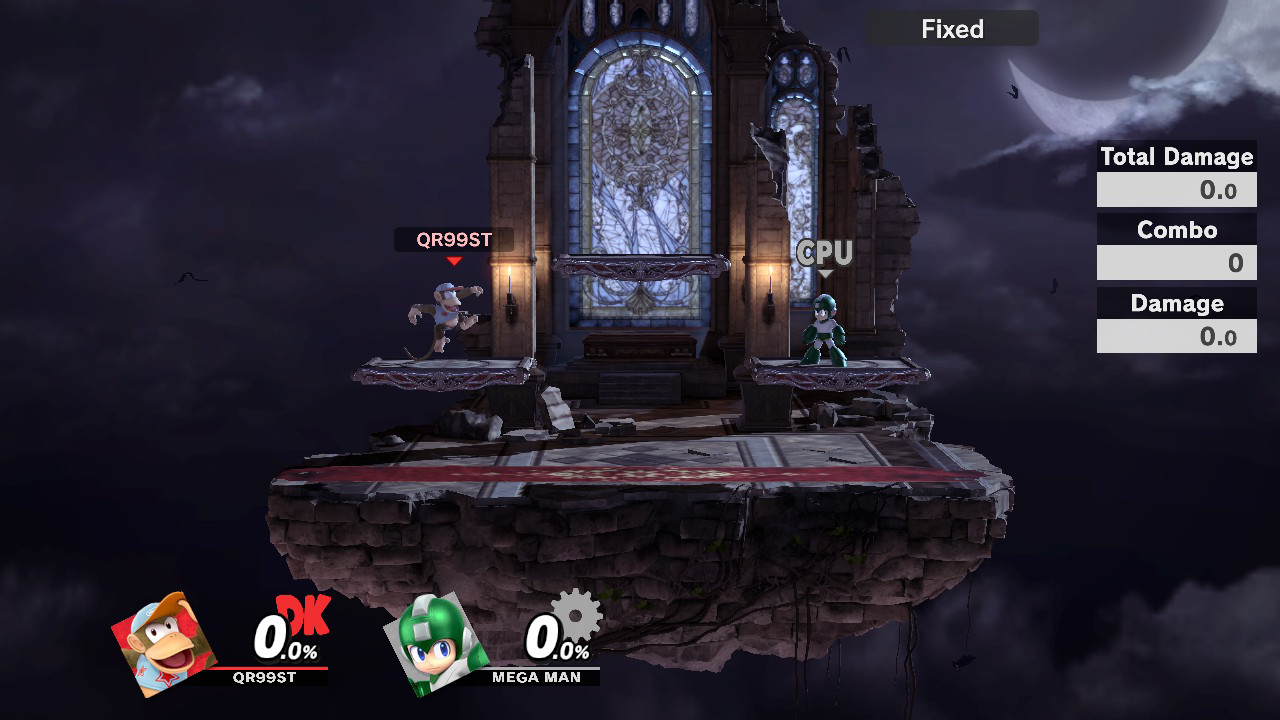Open the Fixed camera mode label
The width and height of the screenshot is (1280, 720).
point(952,28)
